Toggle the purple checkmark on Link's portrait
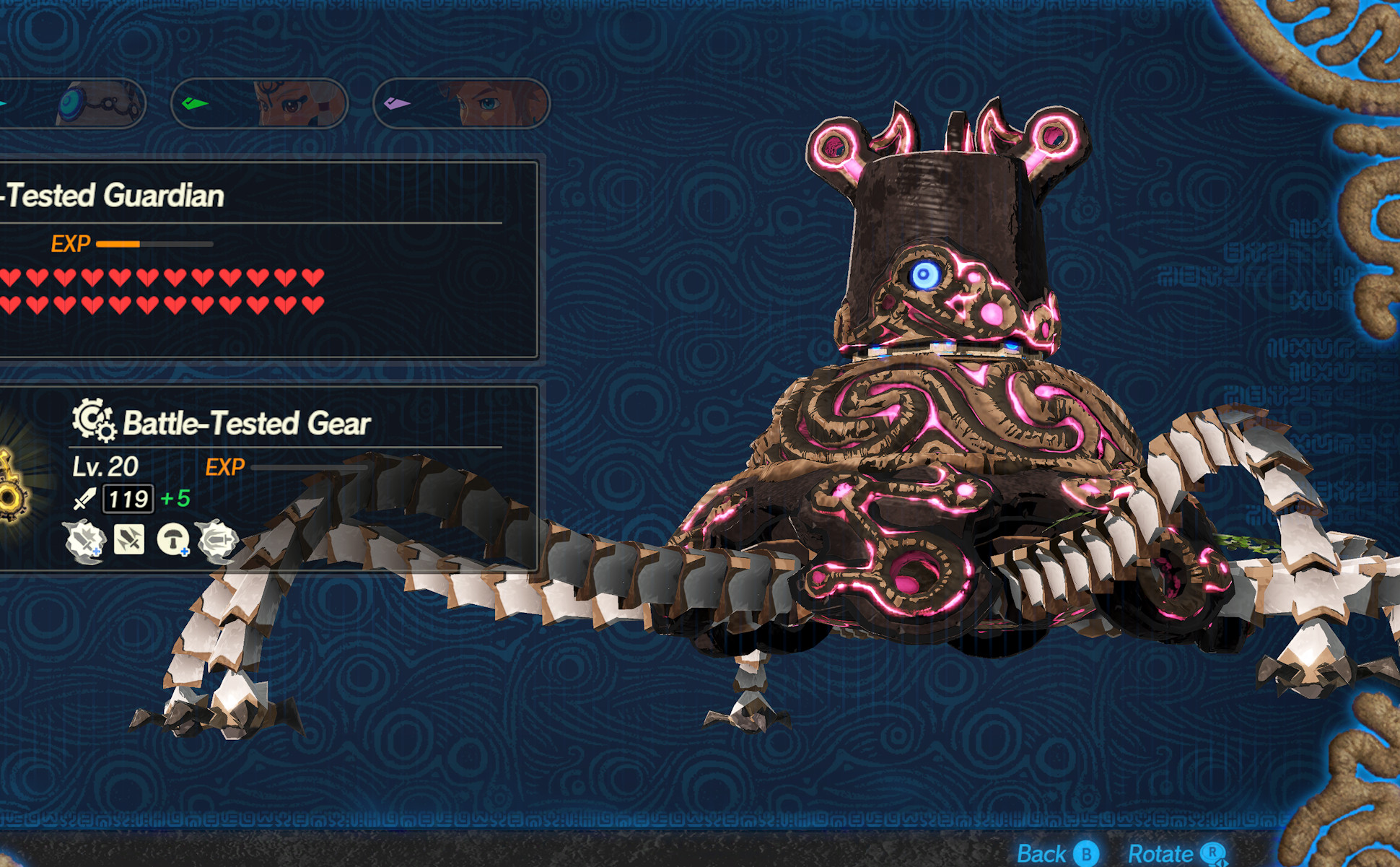 [395, 103]
